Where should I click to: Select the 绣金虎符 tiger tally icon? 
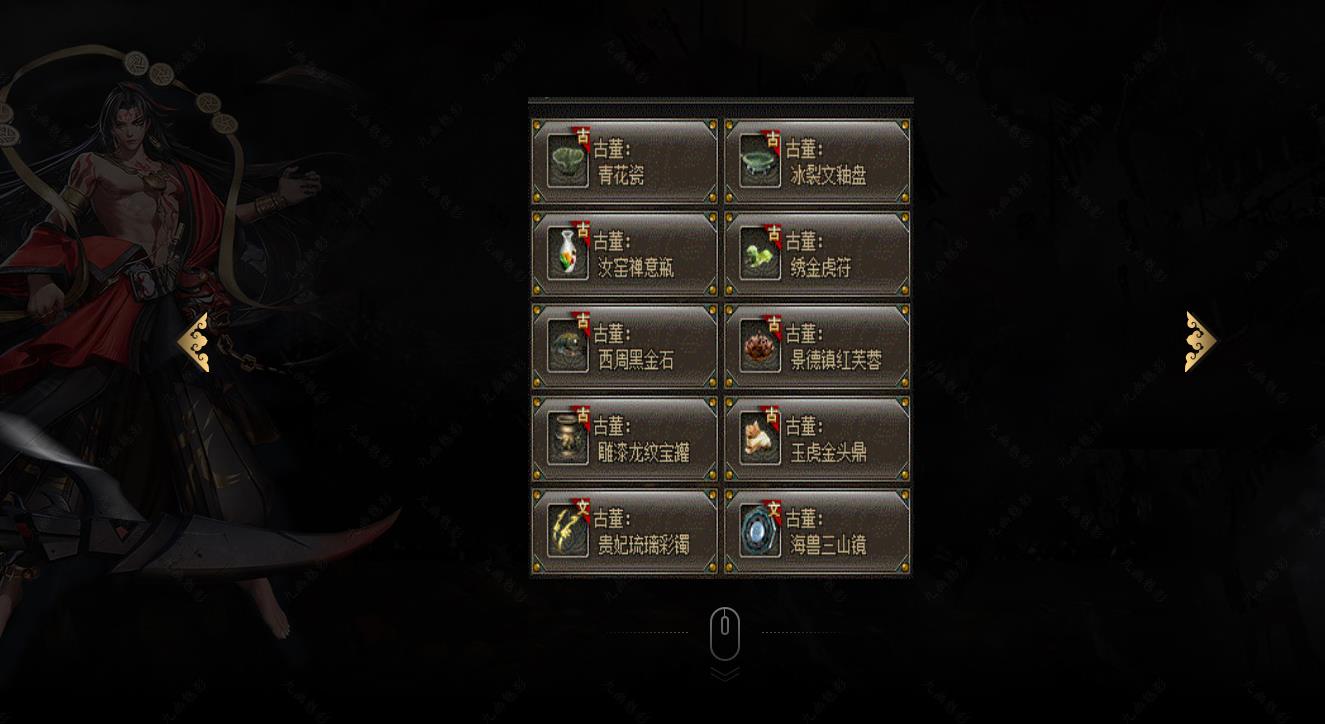pyautogui.click(x=761, y=252)
